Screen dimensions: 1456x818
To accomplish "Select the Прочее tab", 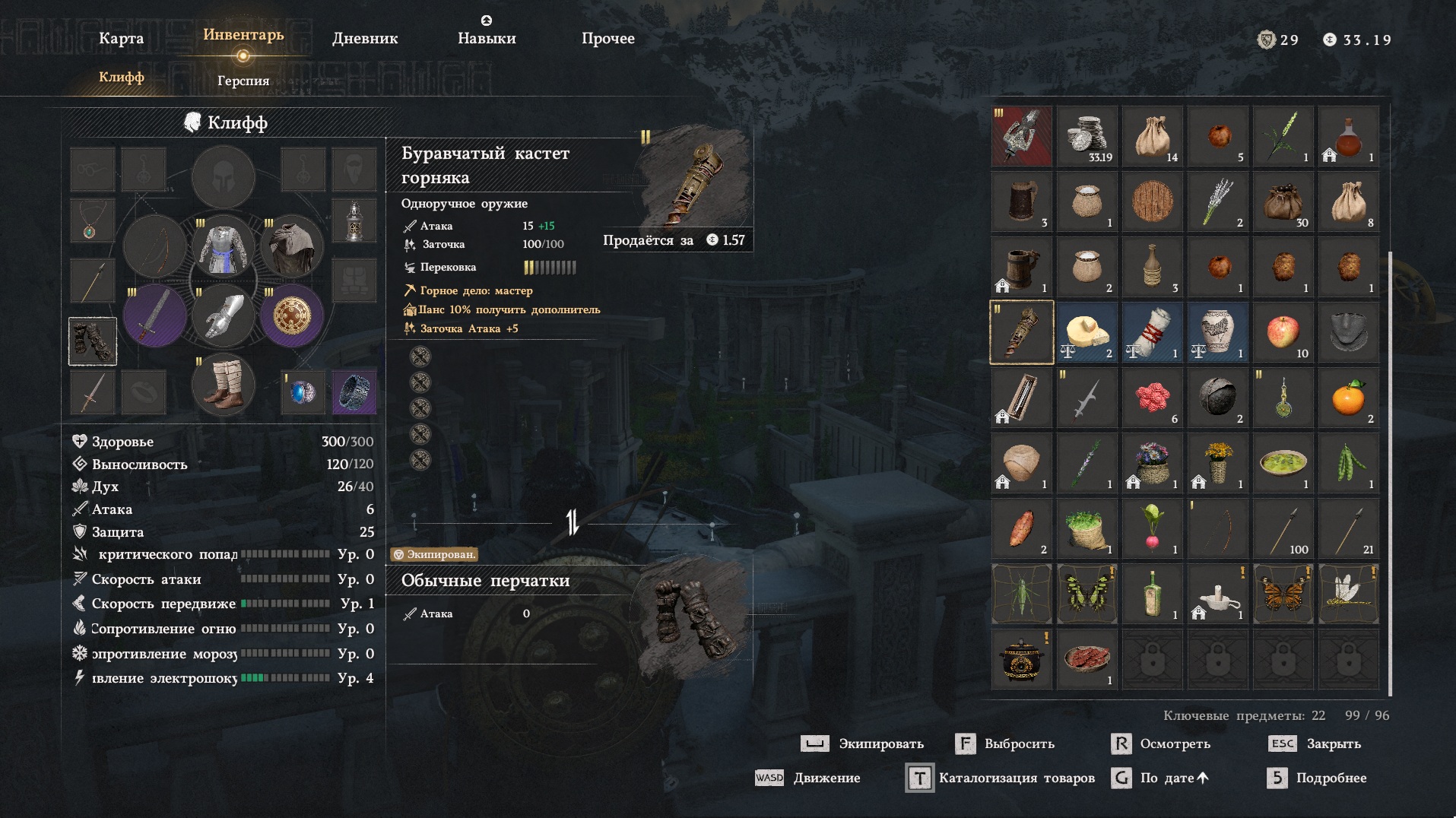I will coord(607,39).
